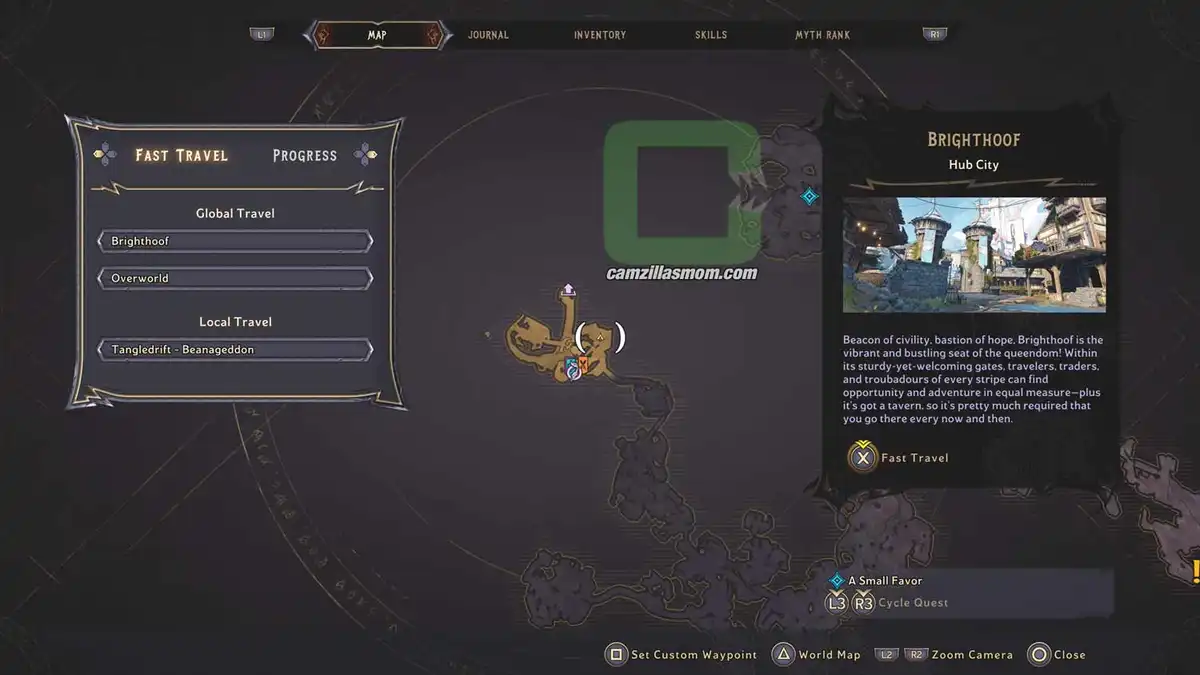Viewport: 1200px width, 675px height.
Task: Show the Myth Rank tab
Action: [822, 35]
